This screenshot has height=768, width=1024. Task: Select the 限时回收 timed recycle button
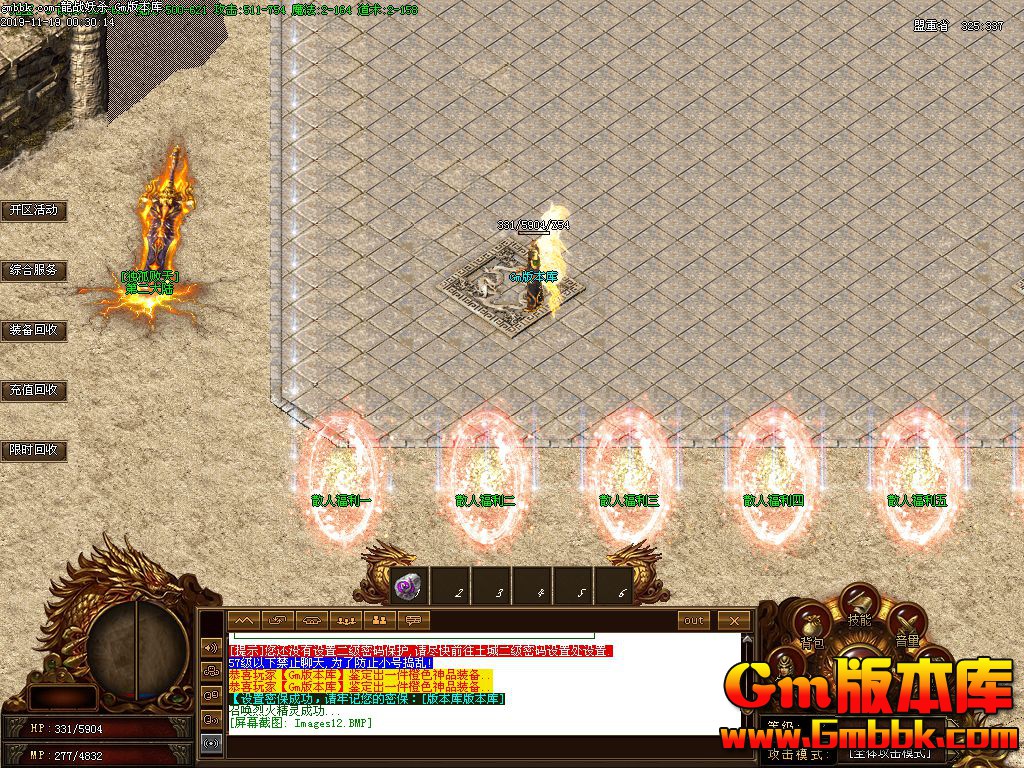(x=33, y=450)
